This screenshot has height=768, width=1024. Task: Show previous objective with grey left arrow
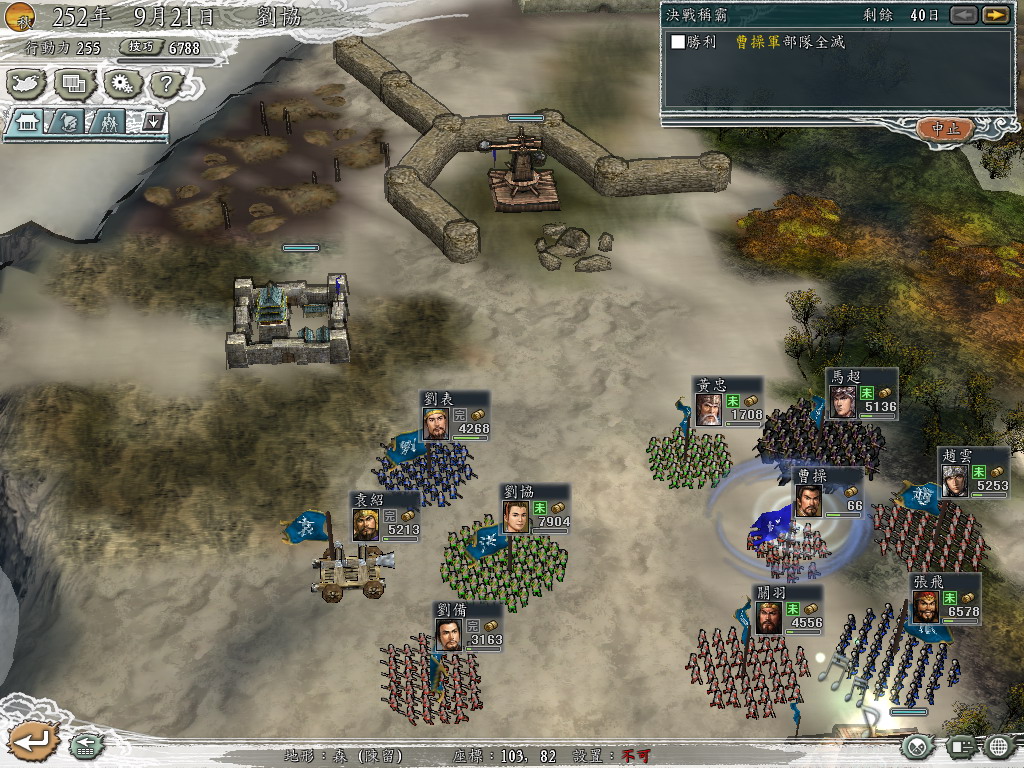tap(963, 15)
